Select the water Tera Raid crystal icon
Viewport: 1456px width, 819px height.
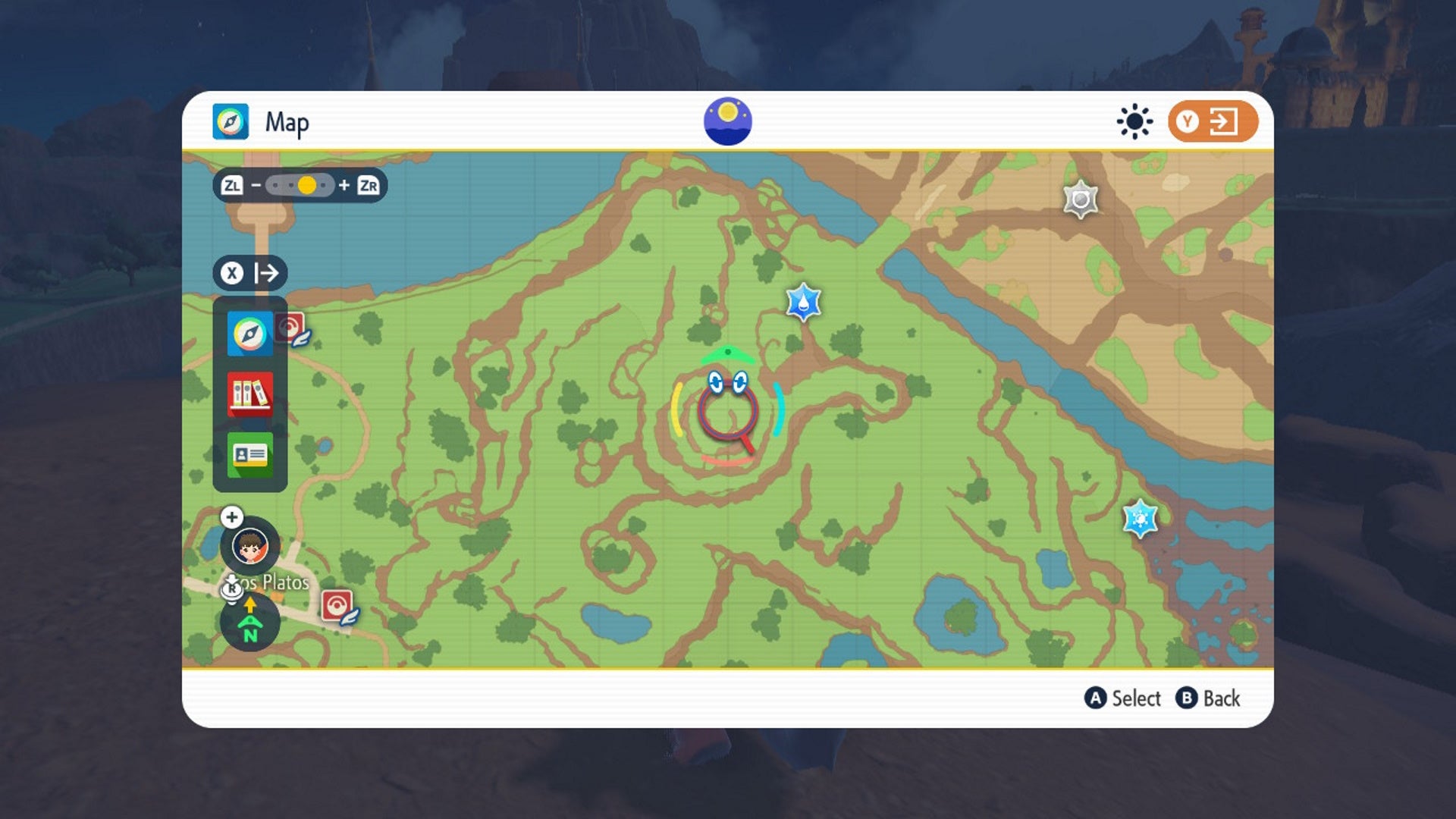point(804,303)
